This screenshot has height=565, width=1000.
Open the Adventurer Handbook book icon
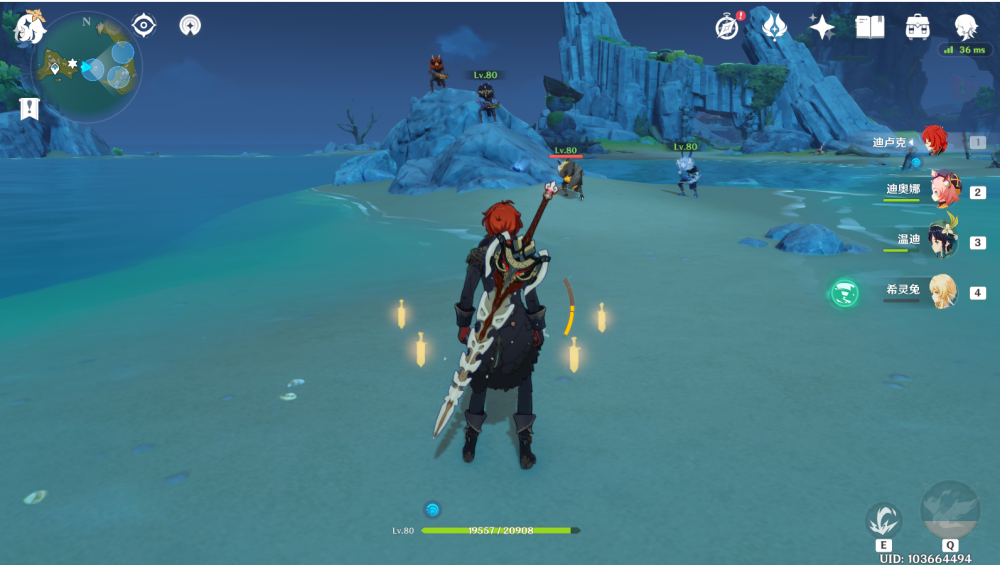click(870, 27)
